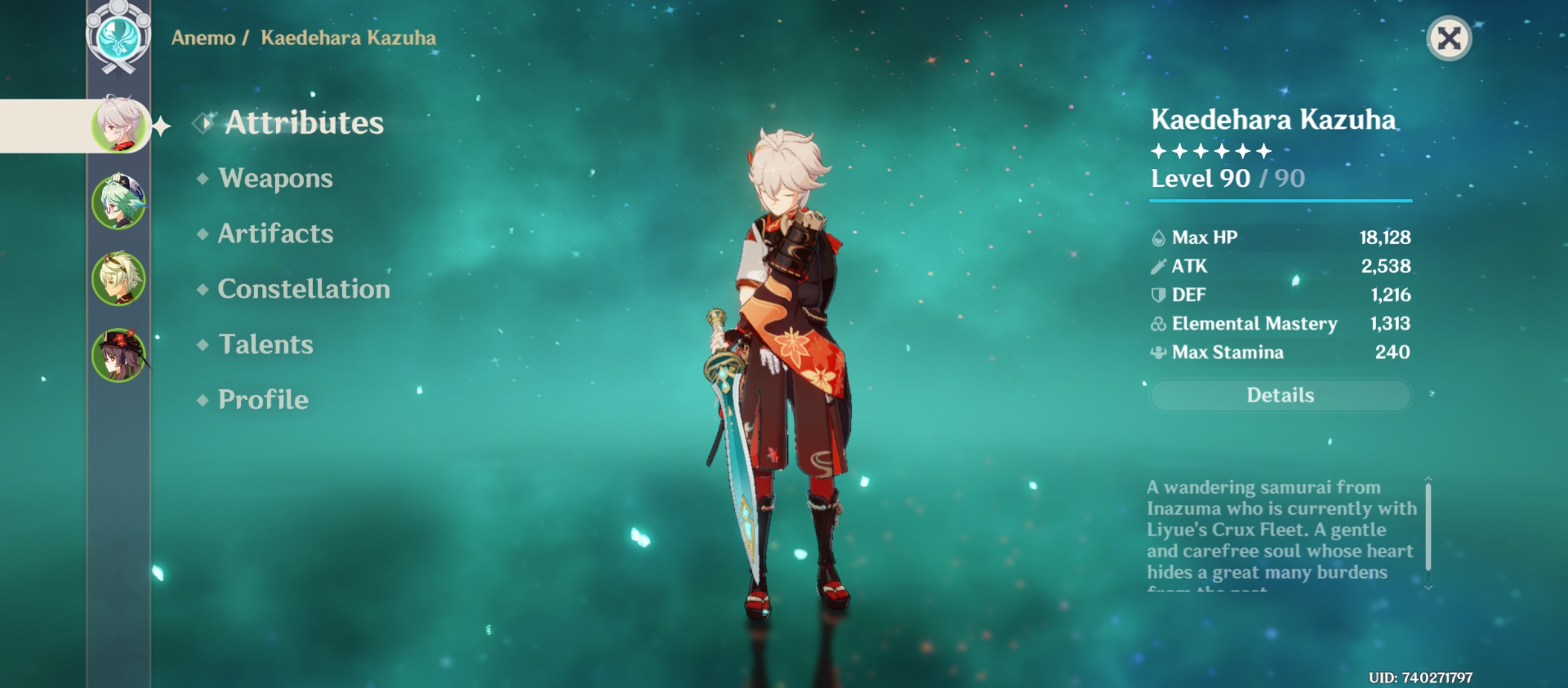Select Kaedehara Kazuha's portrait in the sidebar
Image resolution: width=1568 pixels, height=688 pixels.
coord(118,125)
